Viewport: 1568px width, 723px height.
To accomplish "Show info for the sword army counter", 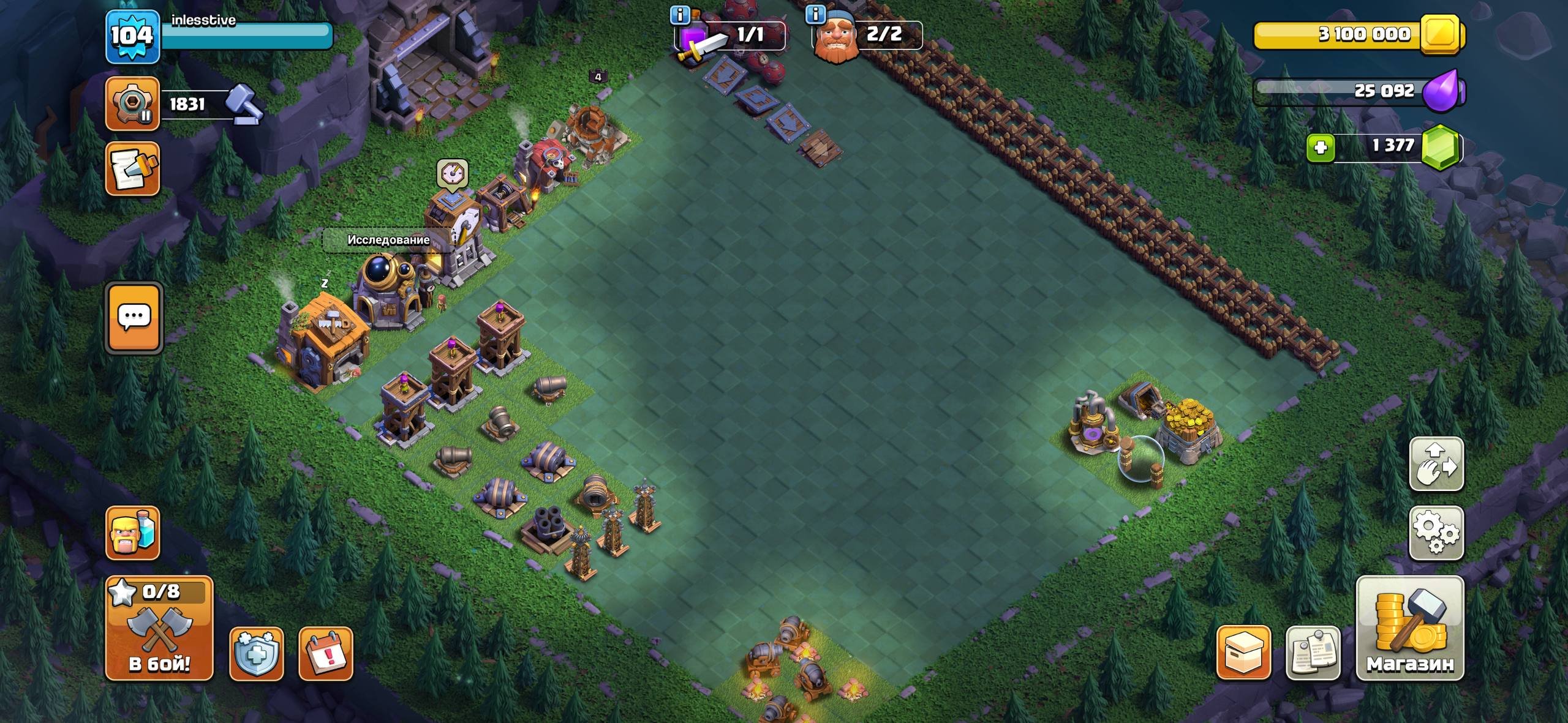I will pos(680,14).
